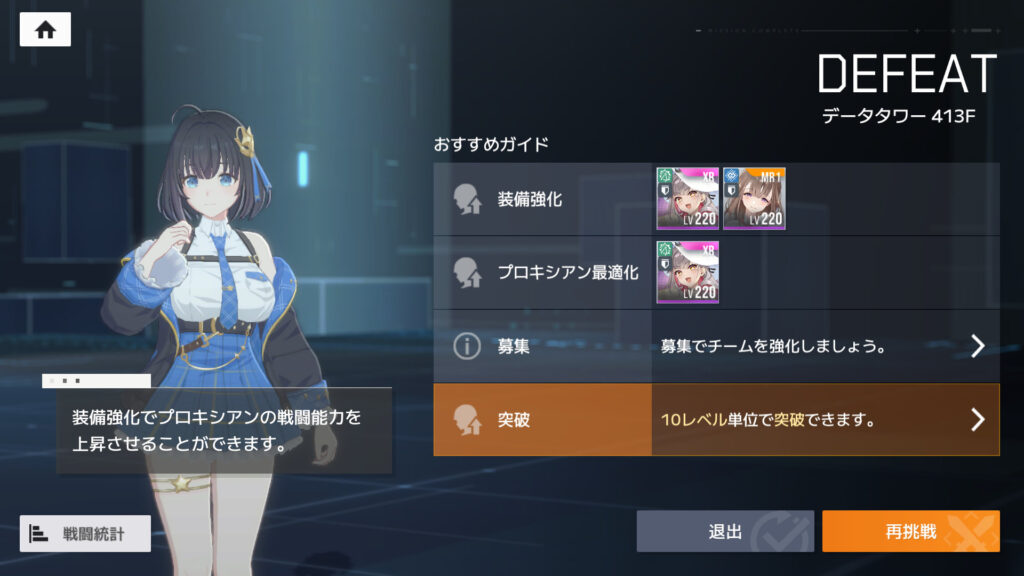Image resolution: width=1024 pixels, height=576 pixels.
Task: Select the 突破 breakthrough guide row
Action: pos(716,420)
